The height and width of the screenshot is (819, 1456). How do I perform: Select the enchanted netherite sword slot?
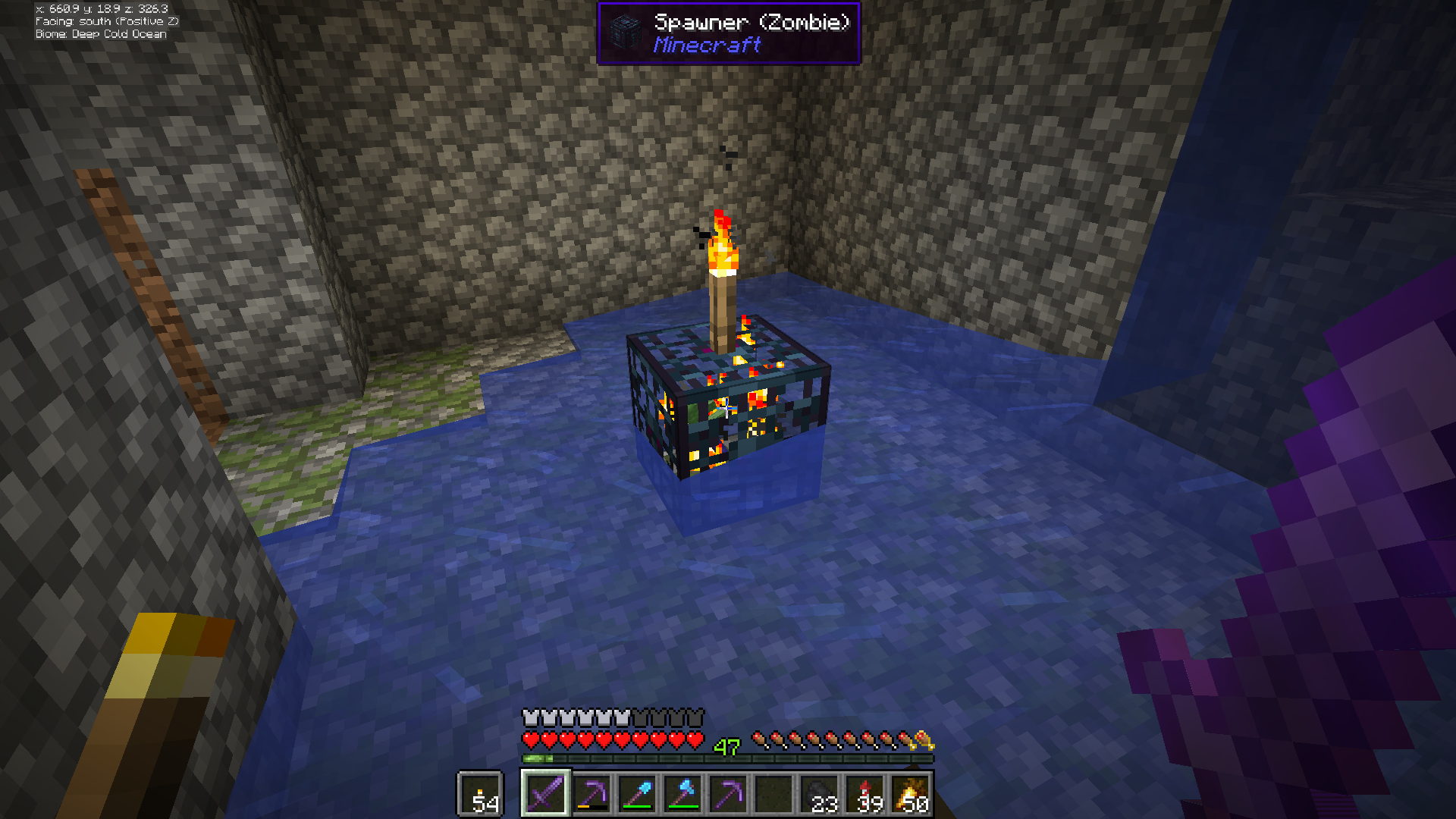pyautogui.click(x=546, y=794)
